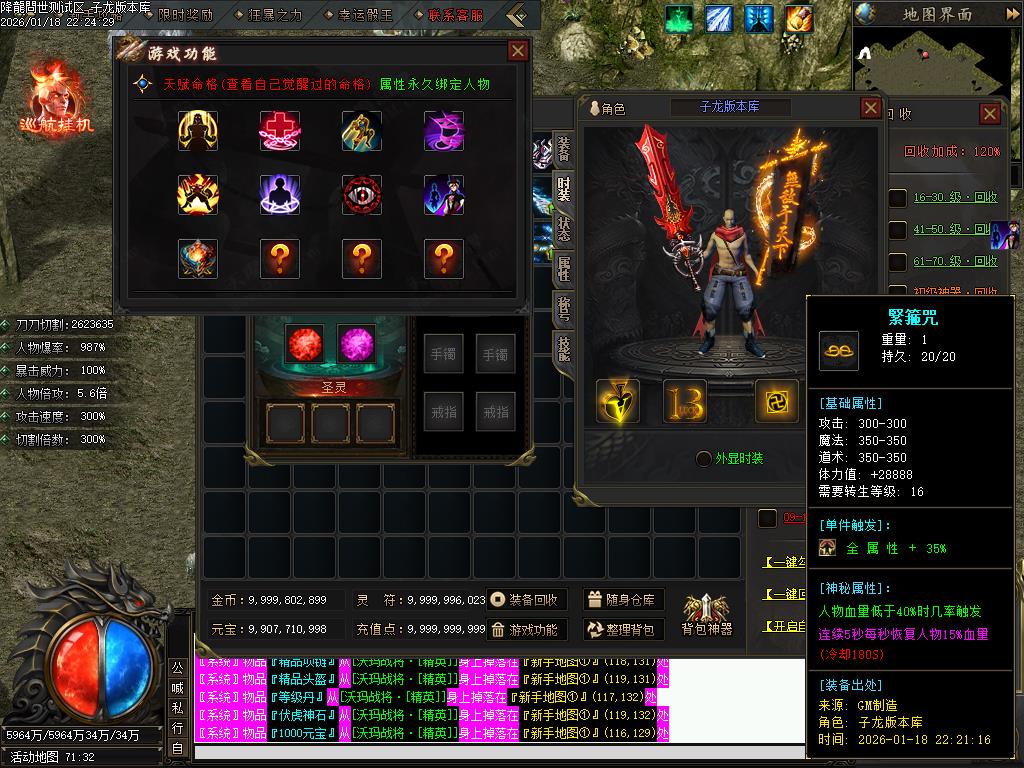Contact support via 联系客服

[449, 15]
